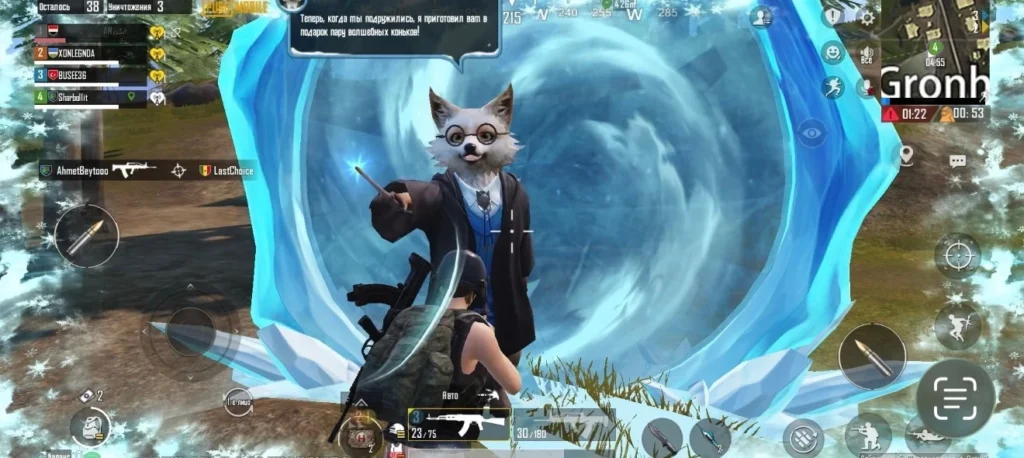Equip the melee knife slot
1024x458 pixels.
click(661, 436)
